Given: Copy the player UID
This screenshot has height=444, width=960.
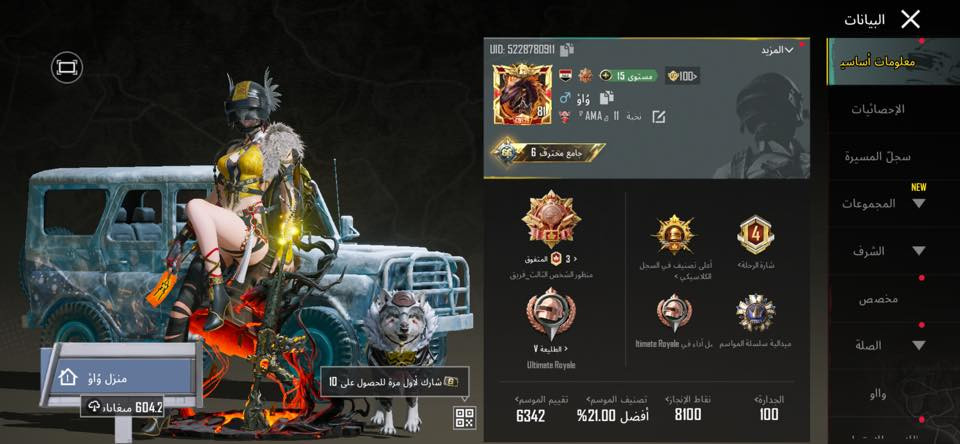Looking at the screenshot, I should click(x=567, y=49).
